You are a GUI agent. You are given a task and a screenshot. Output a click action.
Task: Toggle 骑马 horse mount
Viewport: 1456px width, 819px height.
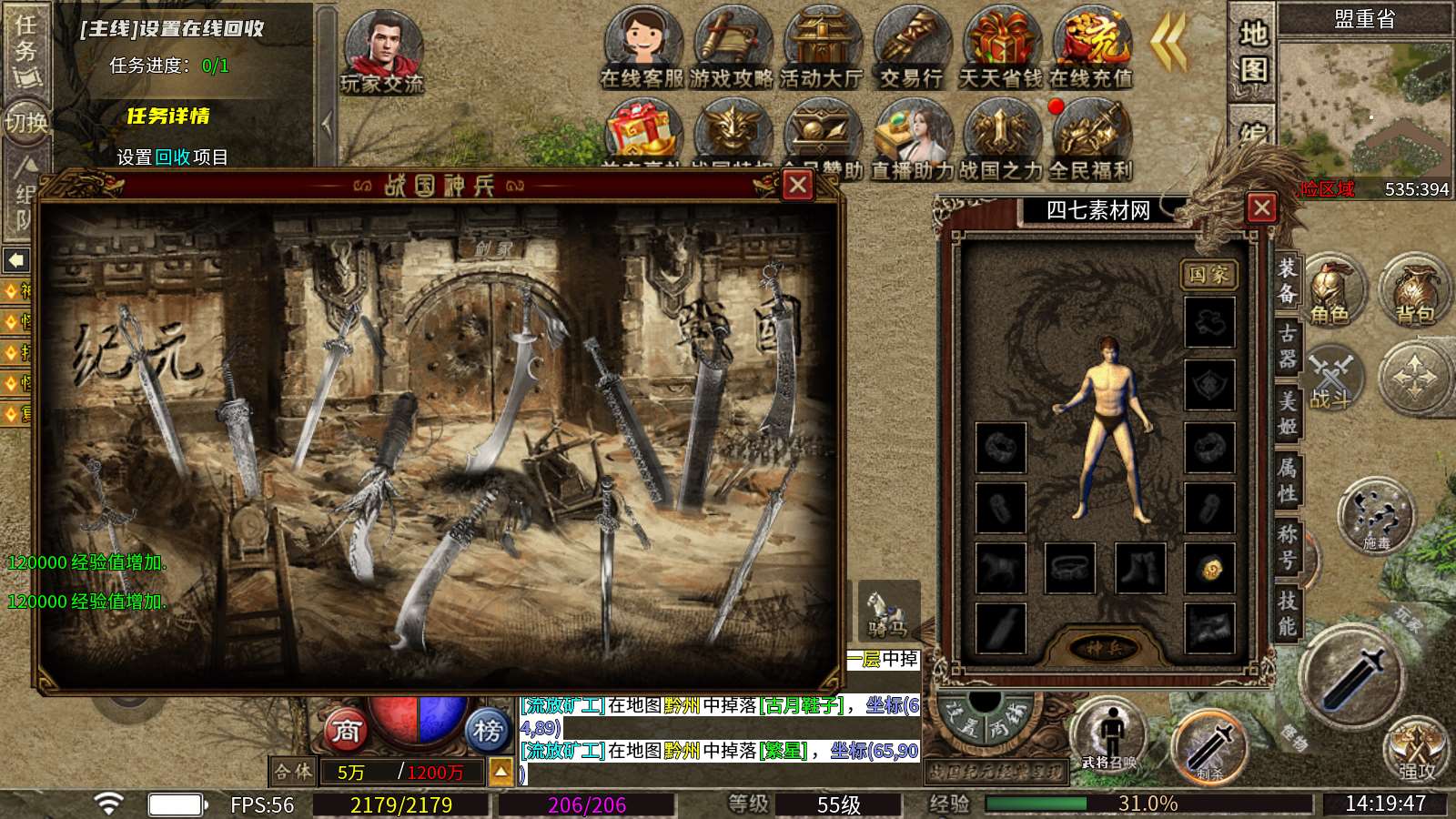click(887, 612)
